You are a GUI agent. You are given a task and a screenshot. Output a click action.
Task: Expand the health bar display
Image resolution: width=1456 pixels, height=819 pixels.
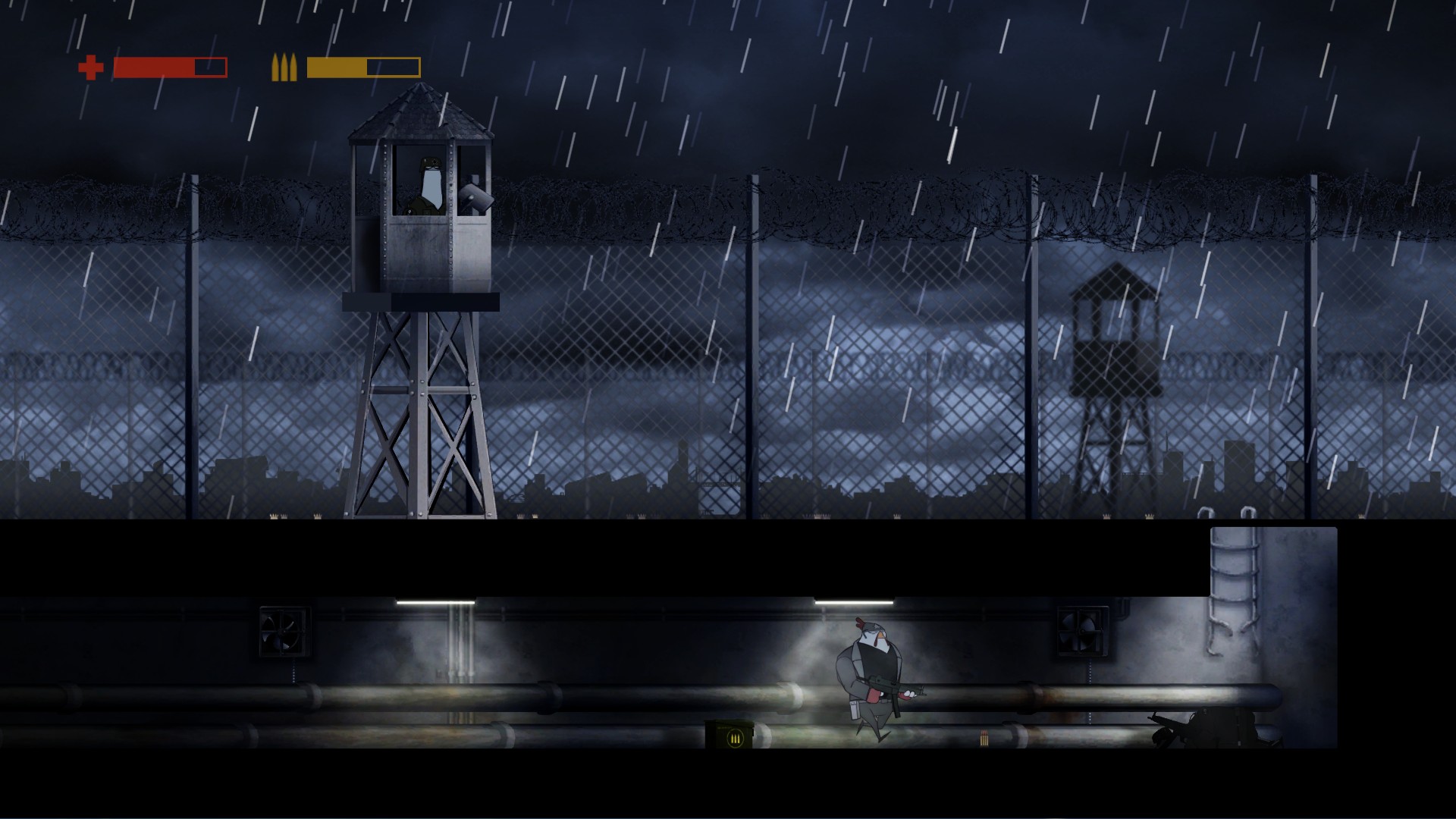pyautogui.click(x=169, y=67)
